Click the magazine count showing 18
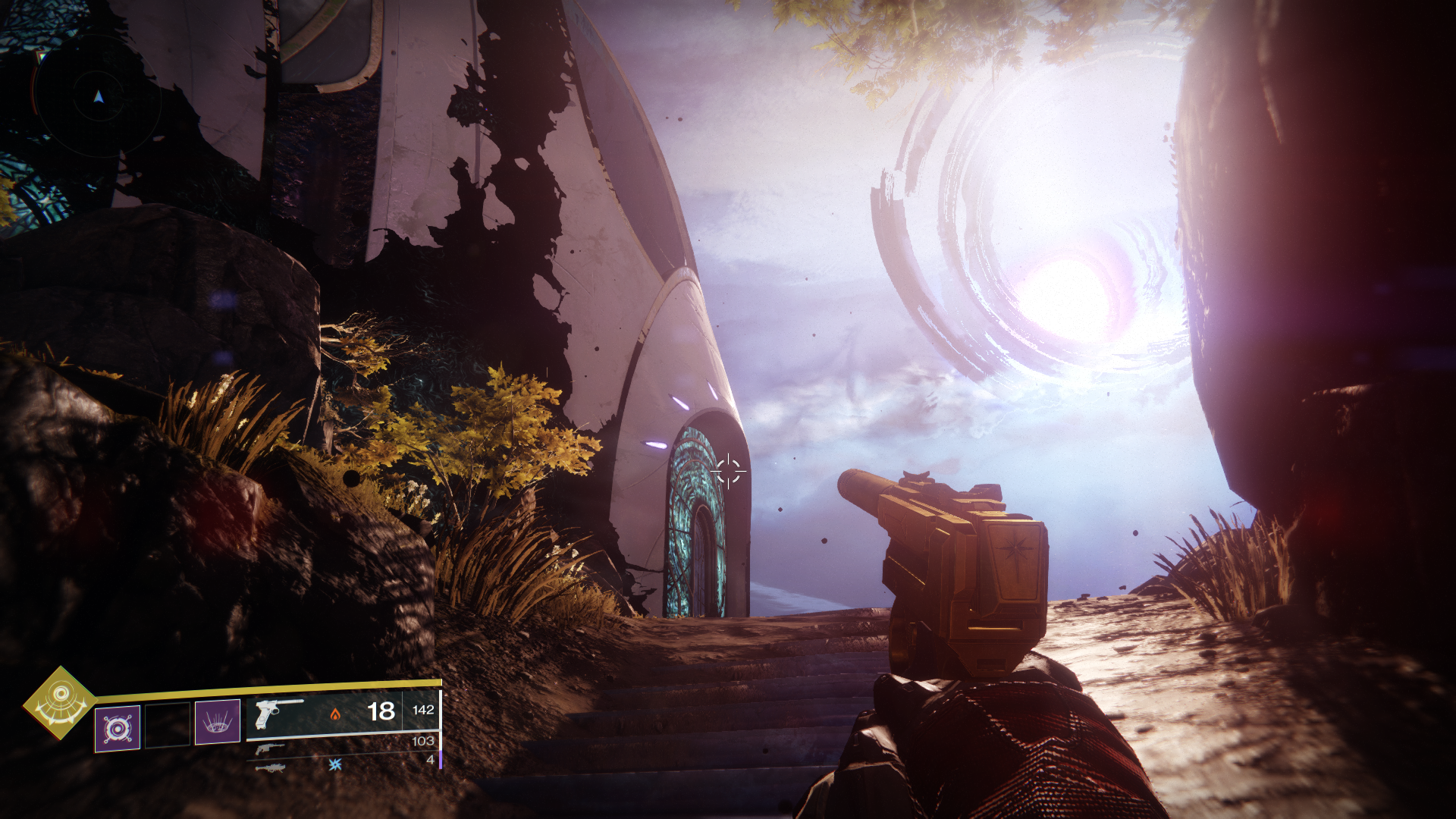 [x=383, y=712]
